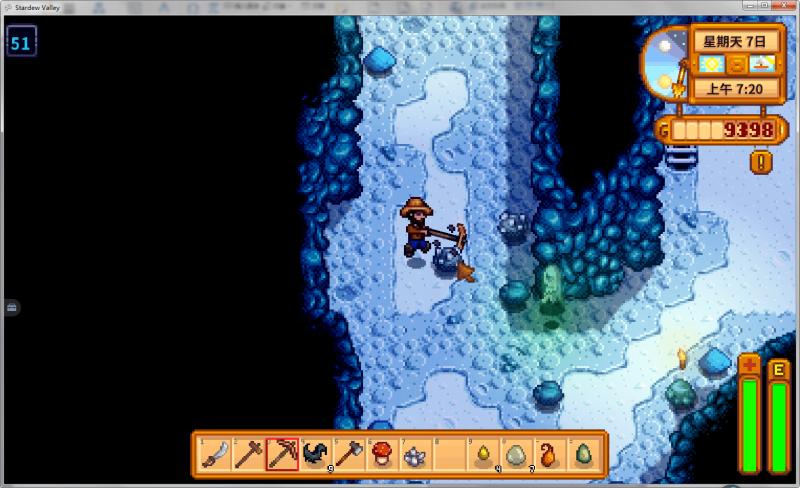The image size is (800, 488).
Task: Select the black bat wing stack
Action: 316,455
